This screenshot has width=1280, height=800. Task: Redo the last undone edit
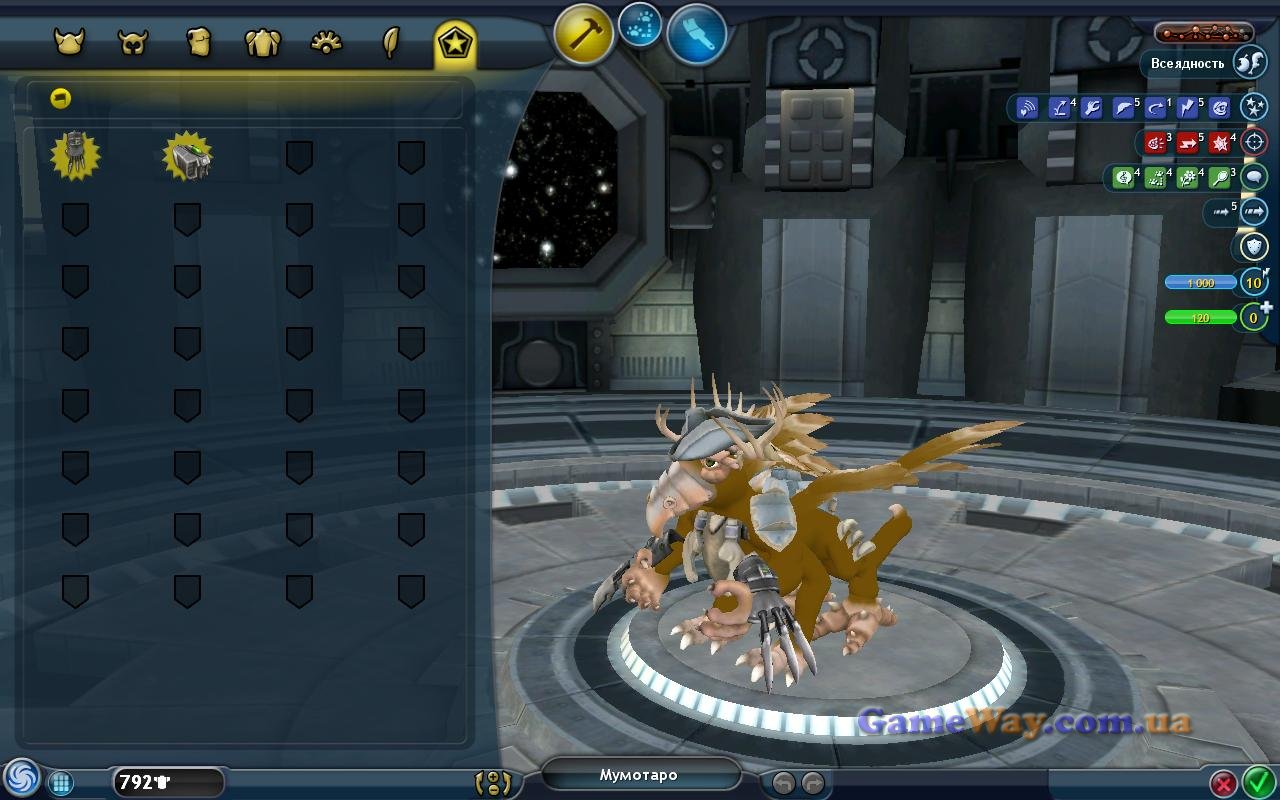[813, 782]
